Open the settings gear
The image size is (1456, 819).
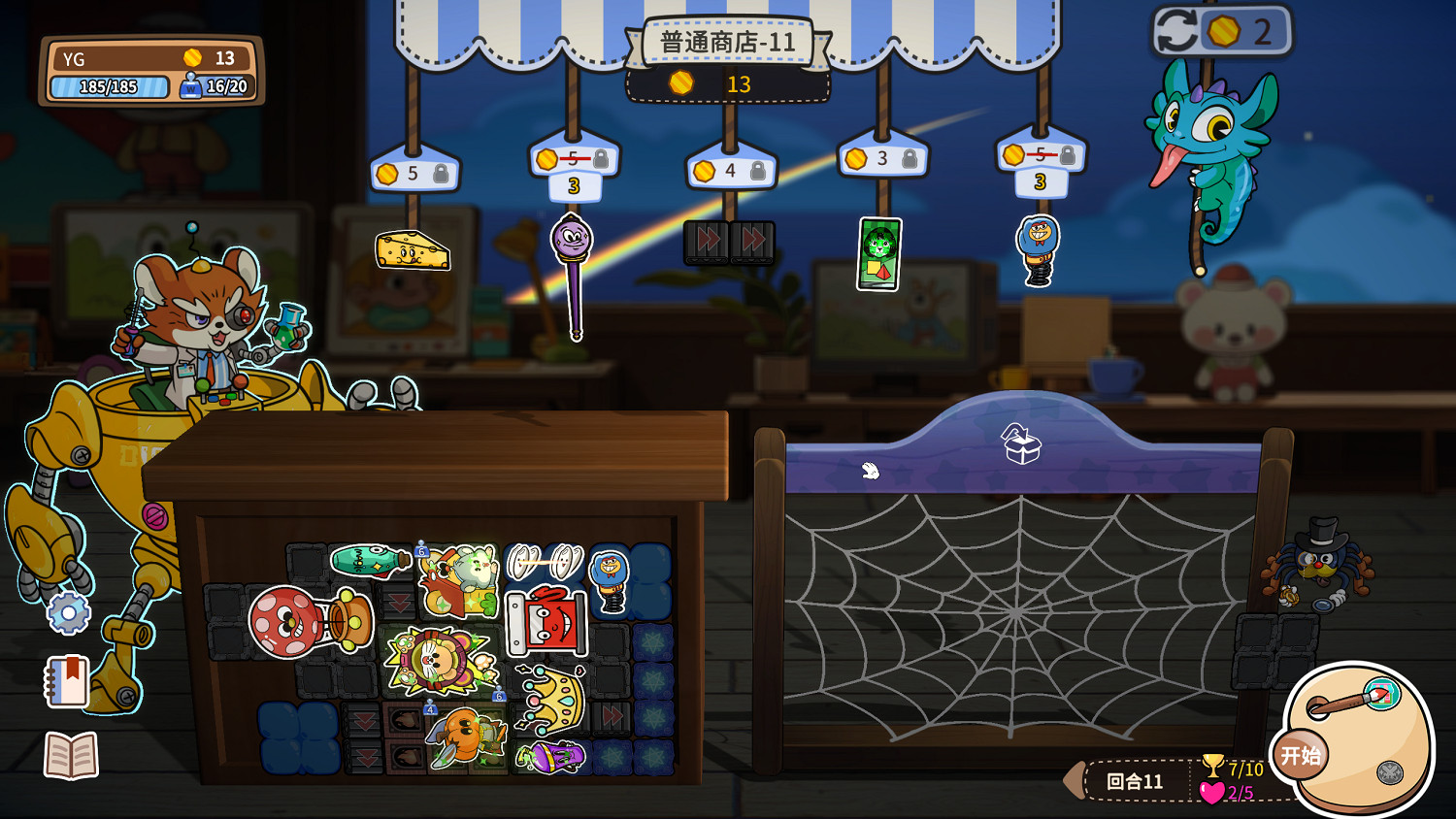pos(68,613)
